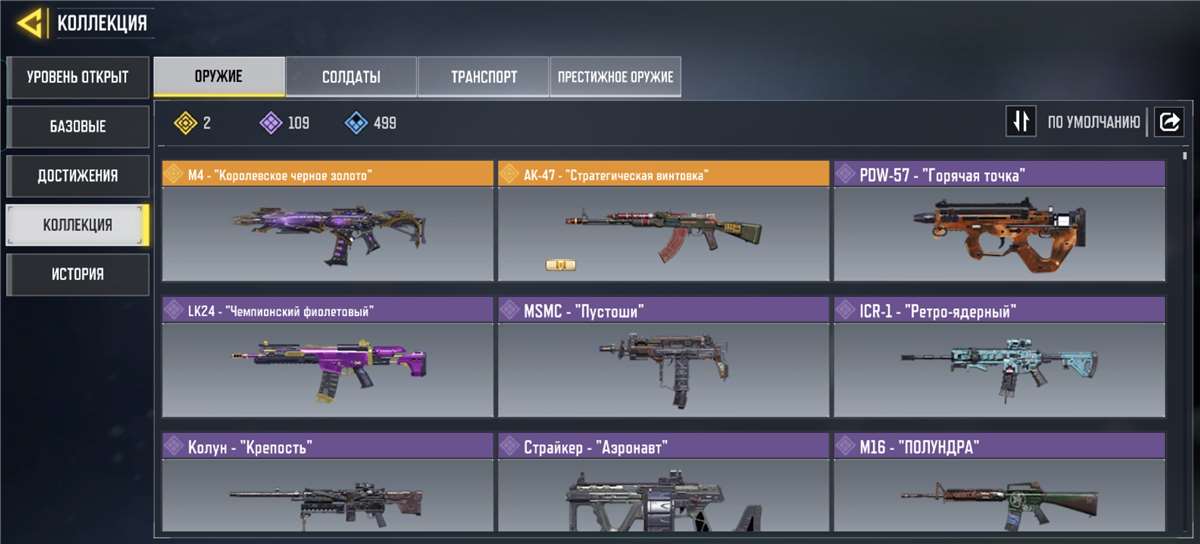The width and height of the screenshot is (1200, 544).
Task: Open the Достижения section
Action: coord(77,176)
